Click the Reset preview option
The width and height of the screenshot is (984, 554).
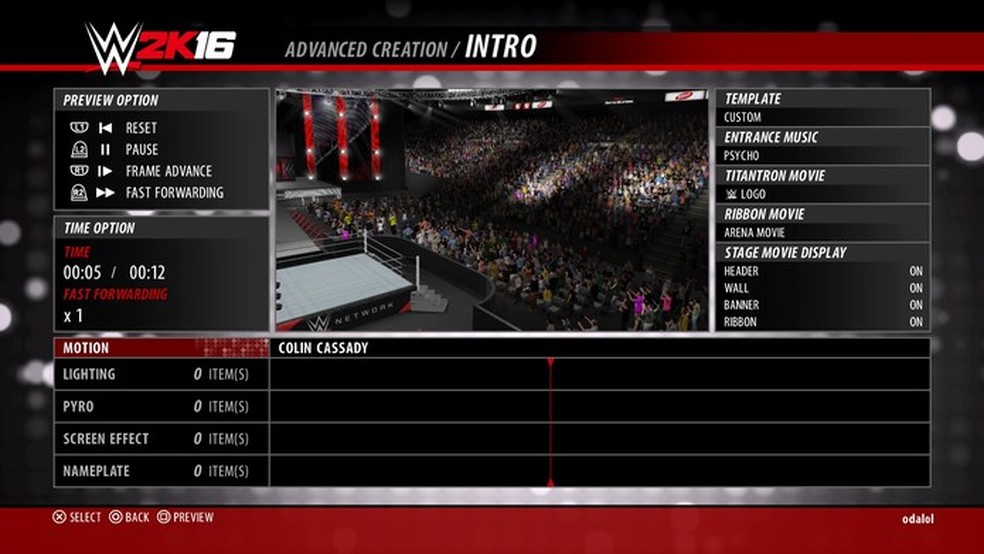coord(140,128)
